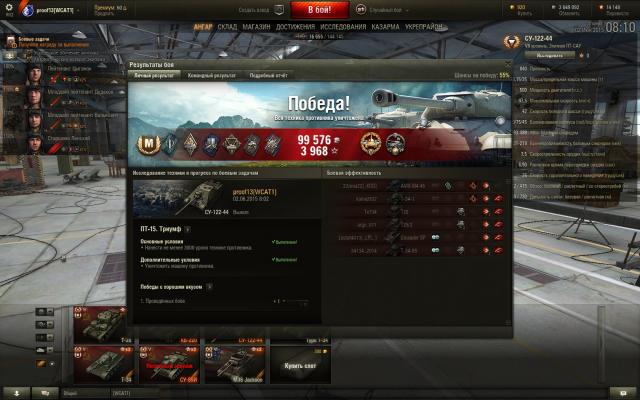The height and width of the screenshot is (400, 640).
Task: Switch to the Магазин section
Action: click(256, 28)
